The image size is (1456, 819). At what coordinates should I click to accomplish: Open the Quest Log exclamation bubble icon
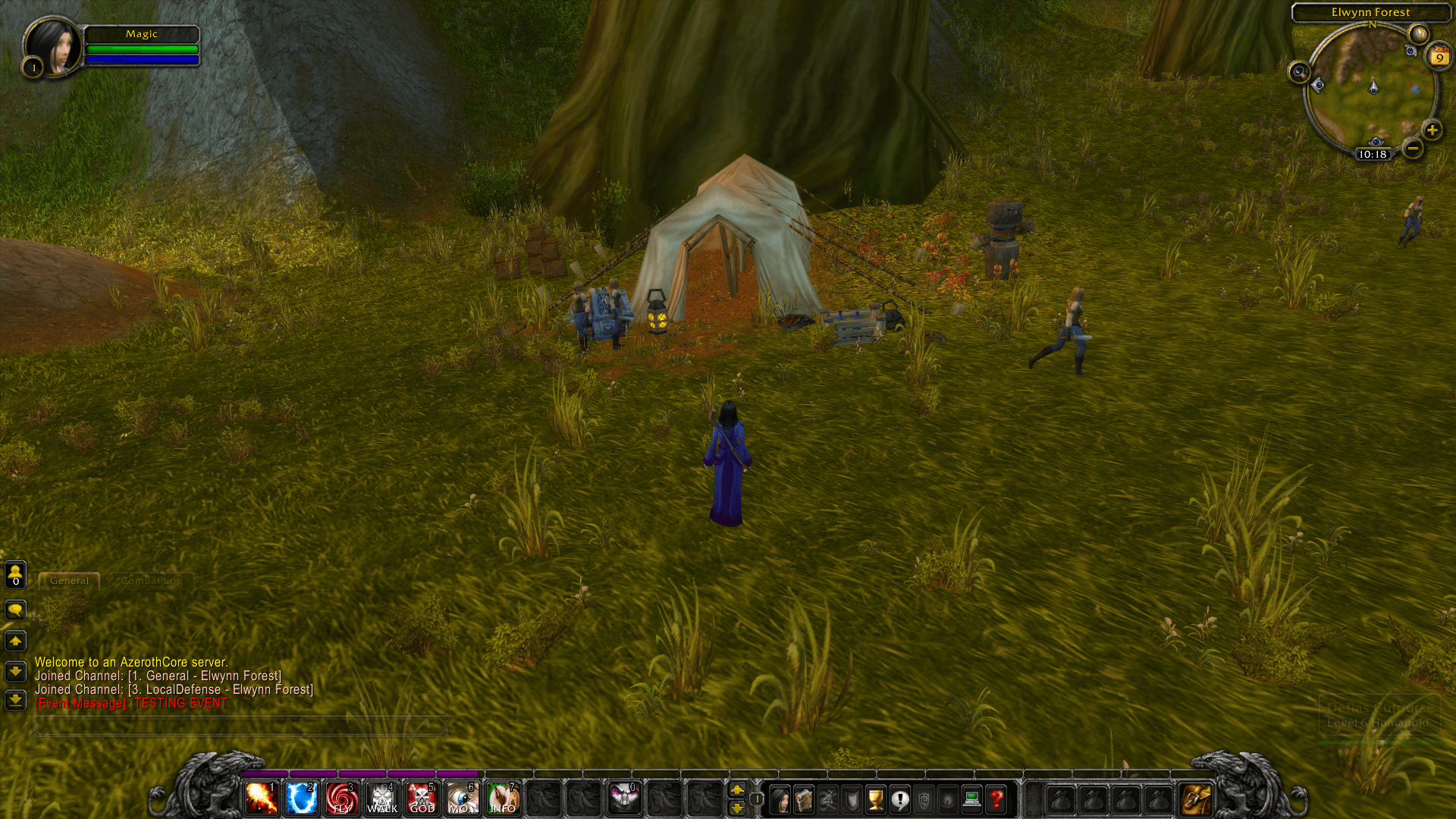(901, 799)
